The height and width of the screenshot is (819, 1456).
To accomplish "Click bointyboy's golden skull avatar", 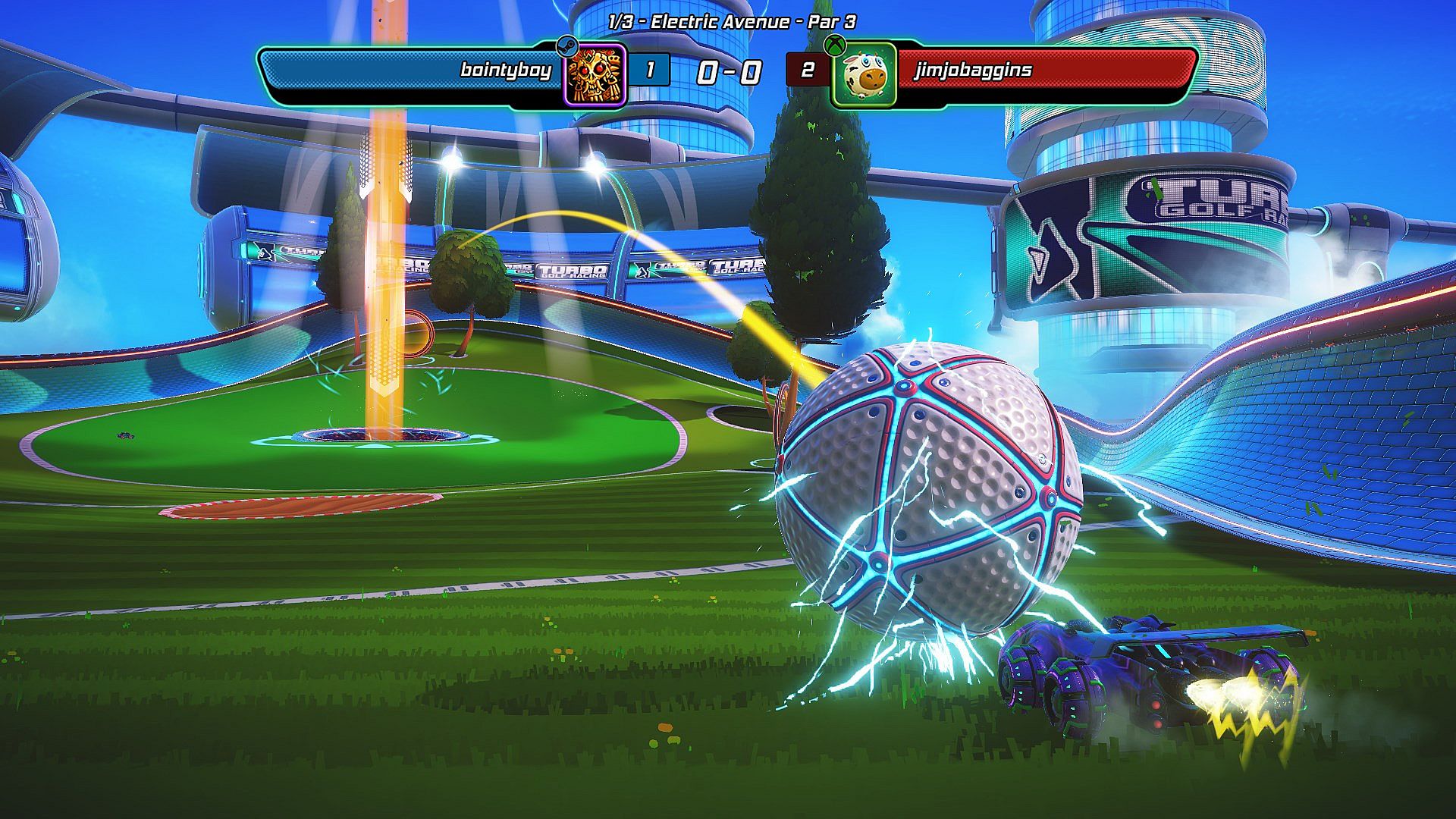I will (595, 74).
